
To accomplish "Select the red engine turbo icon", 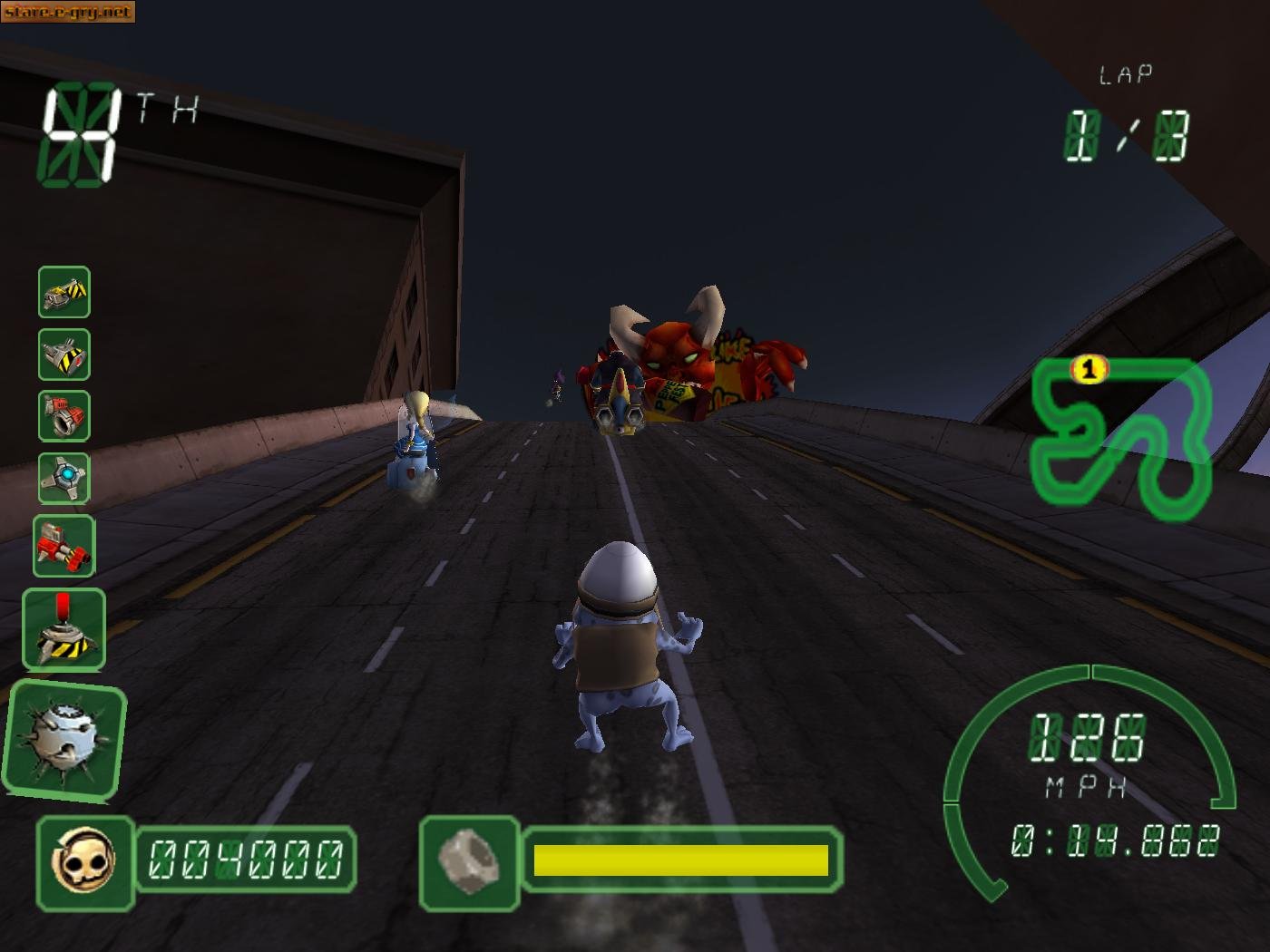I will click(63, 418).
